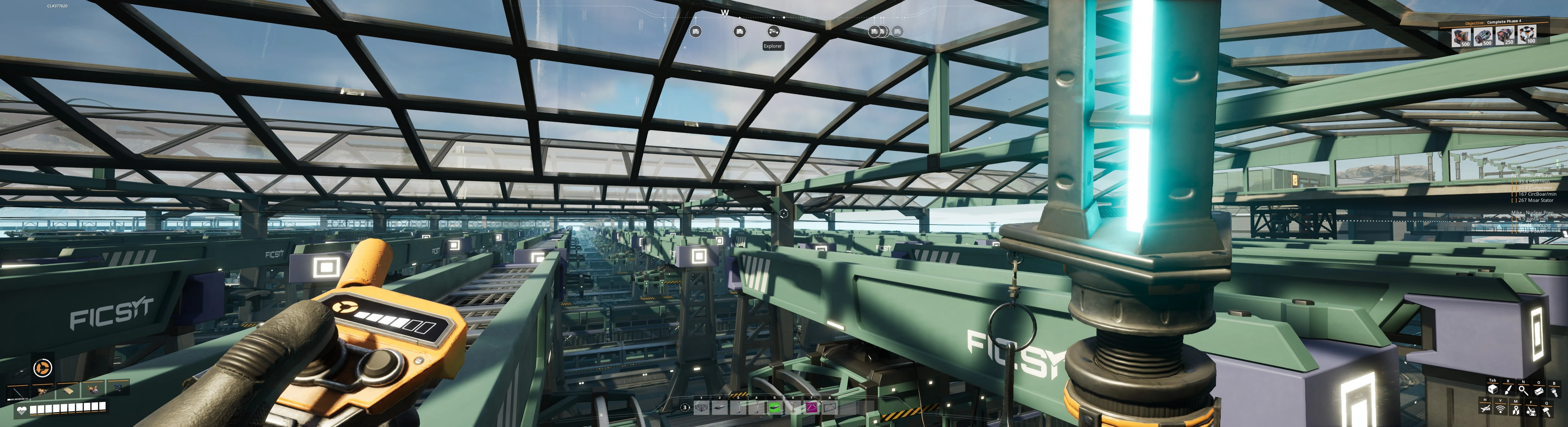Select the orange equipment icon above the health bar

(x=43, y=368)
